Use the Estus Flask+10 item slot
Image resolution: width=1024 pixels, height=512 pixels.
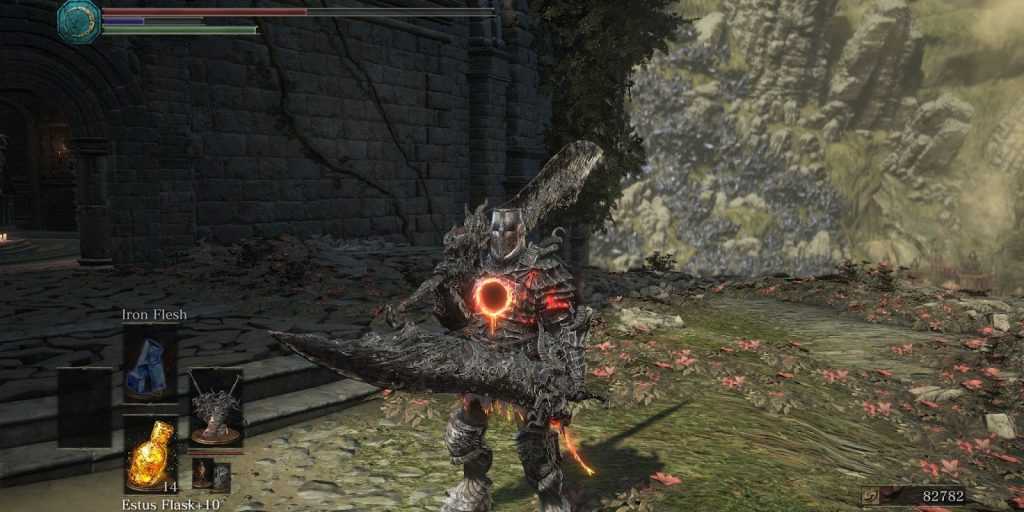[150, 453]
